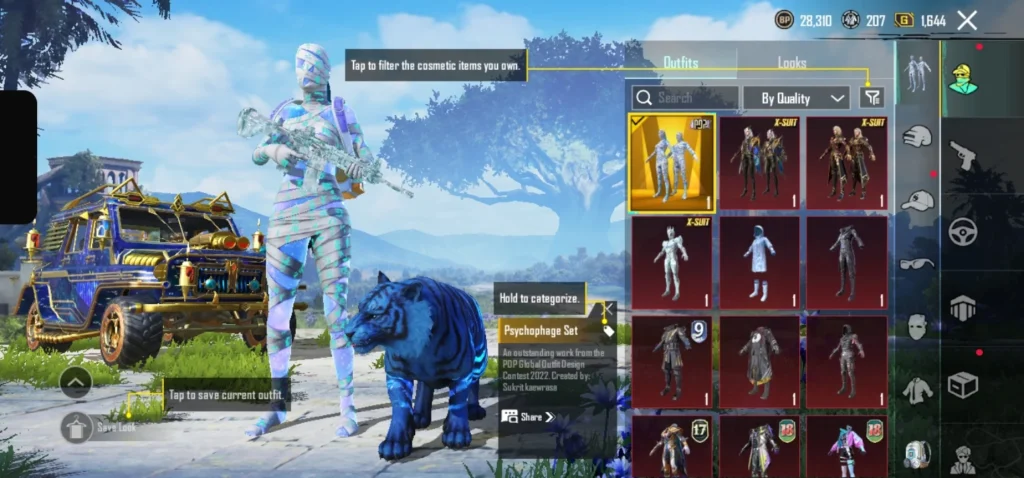
Task: Share the Psychophage Set
Action: 528,417
